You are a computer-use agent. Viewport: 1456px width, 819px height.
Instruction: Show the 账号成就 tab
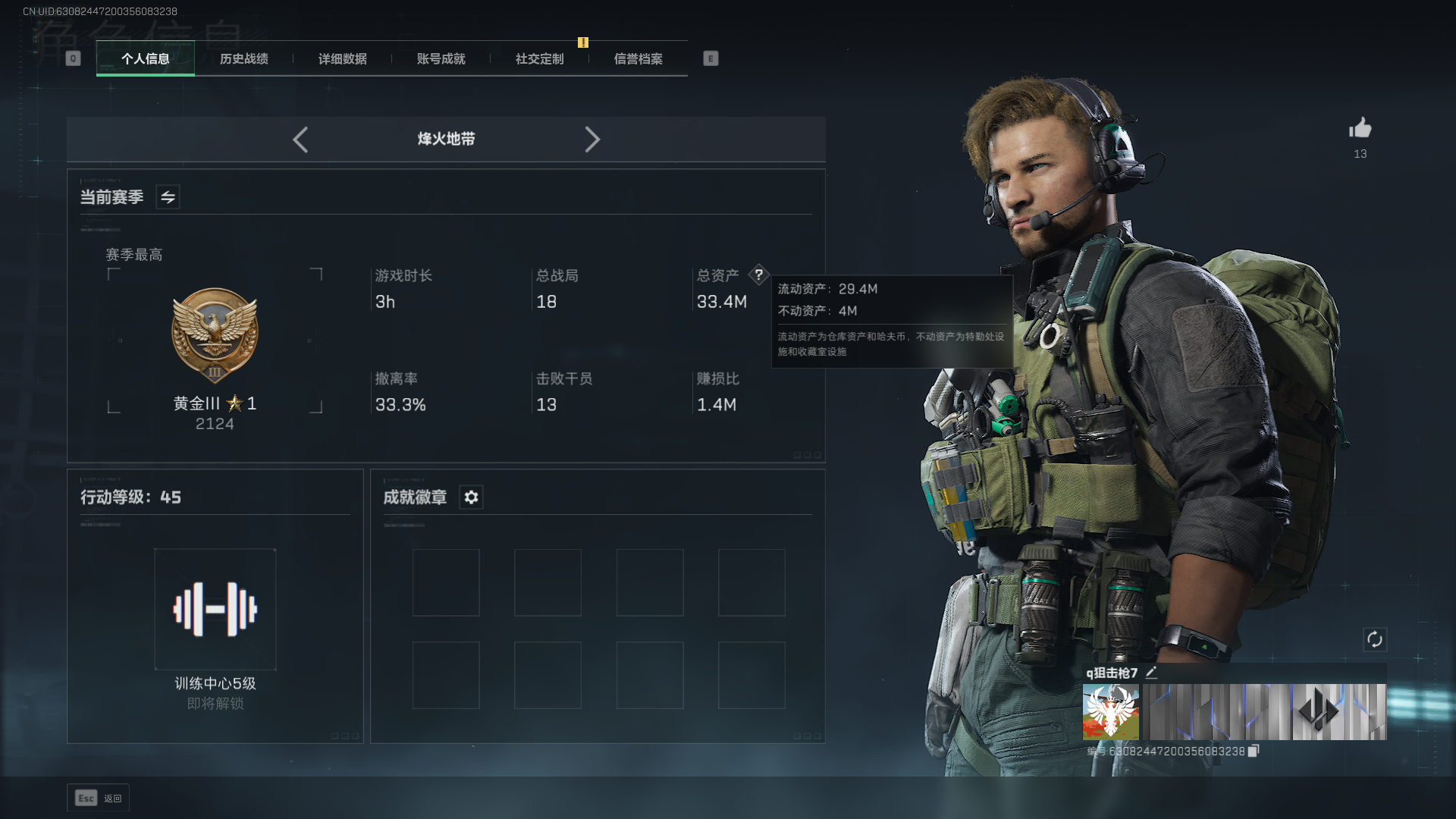[x=441, y=59]
